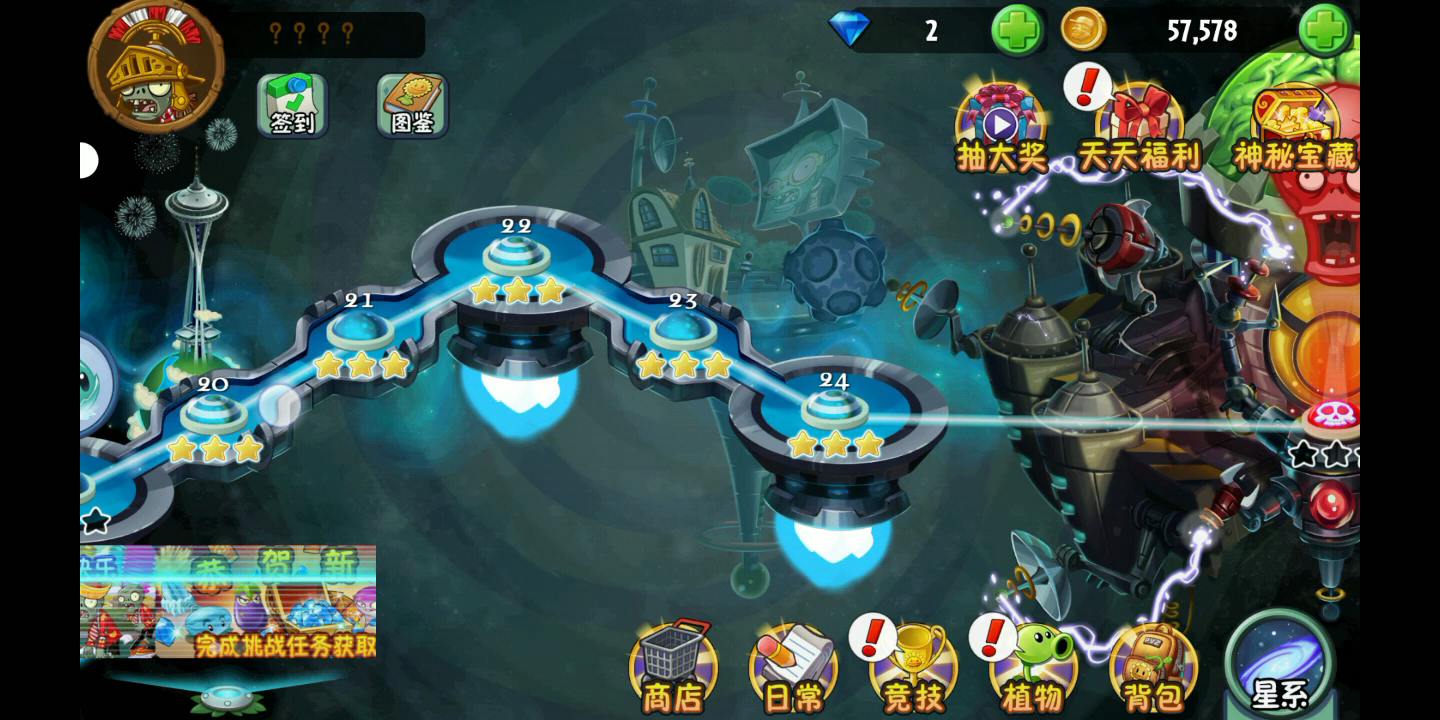Choose level 23 node
The image size is (1440, 720).
tap(683, 330)
